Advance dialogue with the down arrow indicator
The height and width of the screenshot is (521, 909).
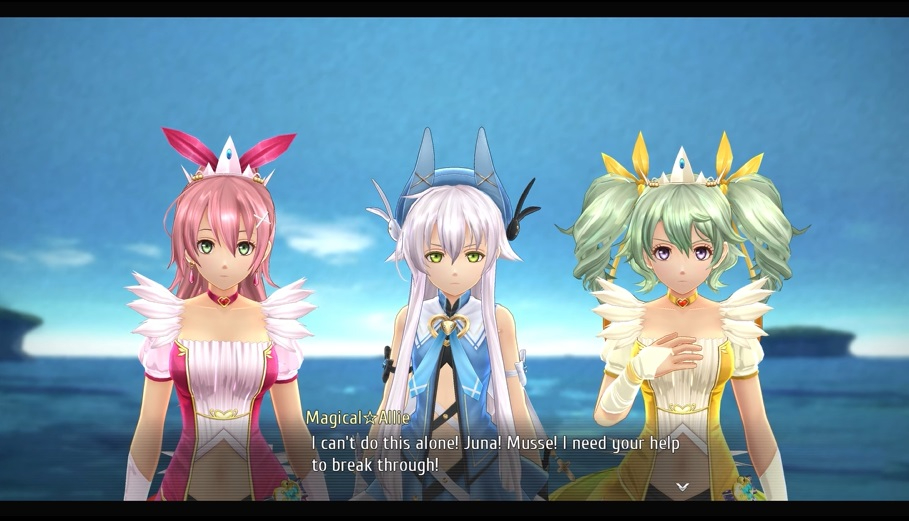682,487
